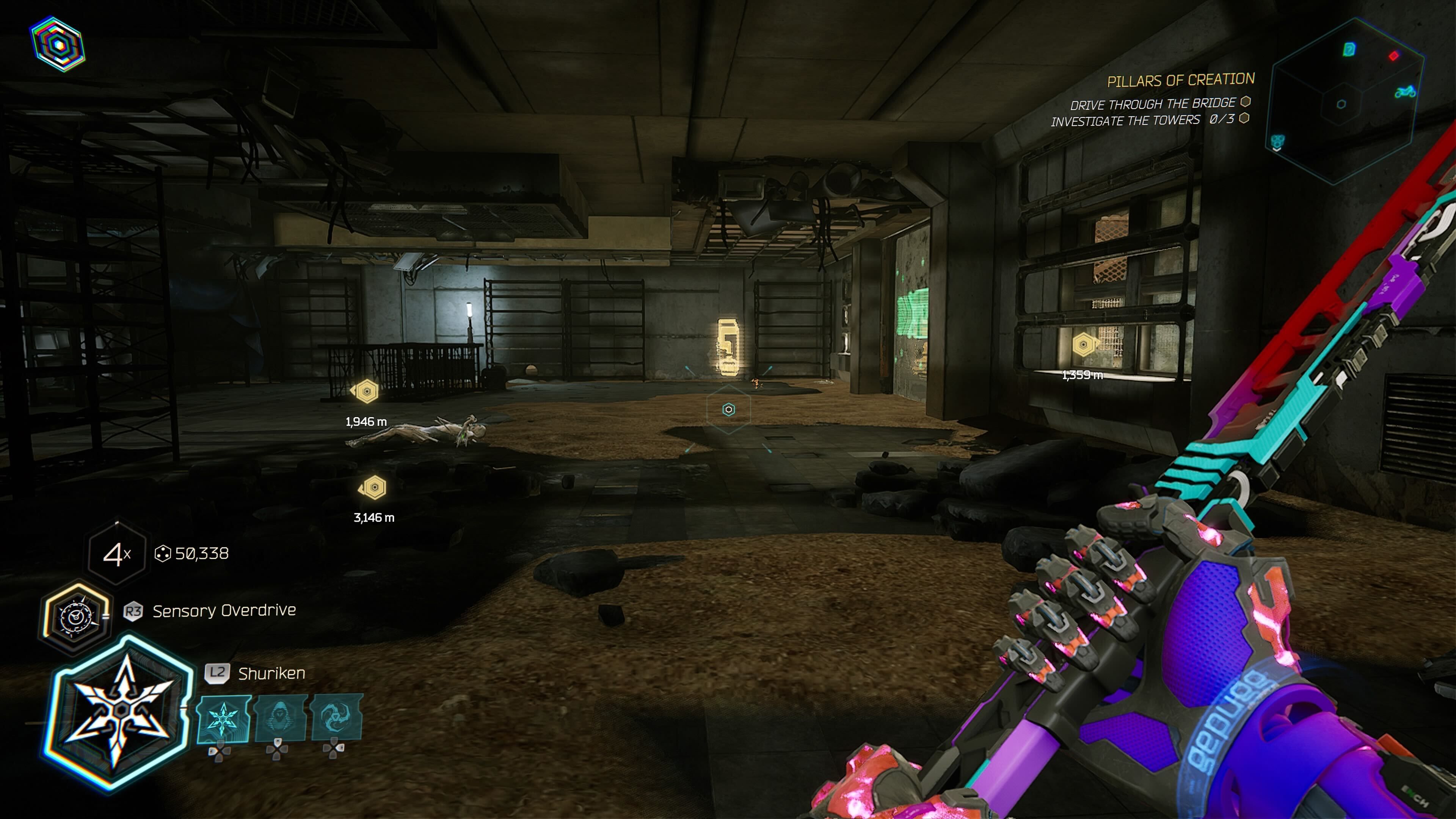Select the small shuriken skill slot
The height and width of the screenshot is (819, 1456).
click(x=223, y=720)
